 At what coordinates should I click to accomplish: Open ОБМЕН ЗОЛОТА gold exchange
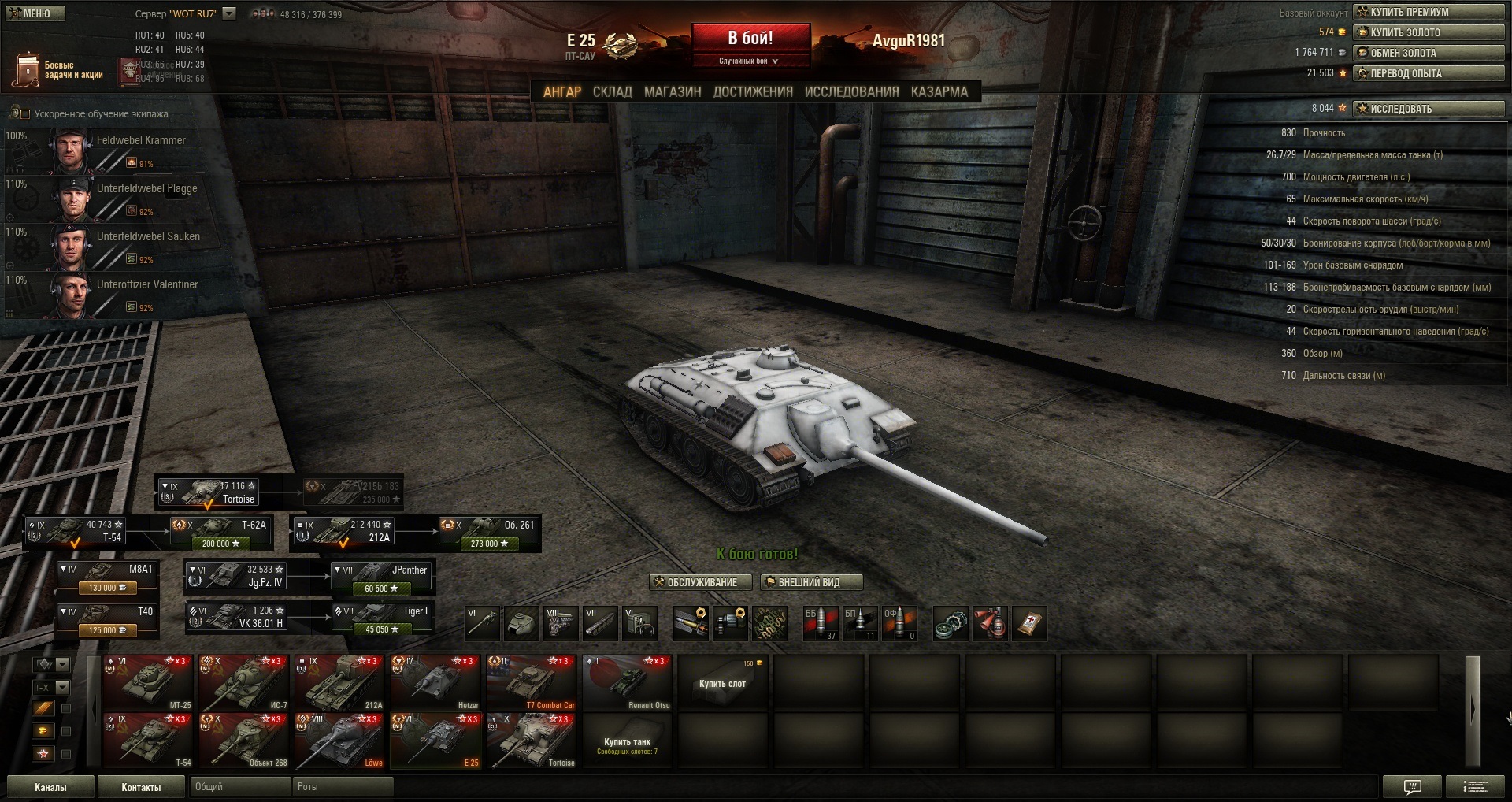click(x=1428, y=53)
